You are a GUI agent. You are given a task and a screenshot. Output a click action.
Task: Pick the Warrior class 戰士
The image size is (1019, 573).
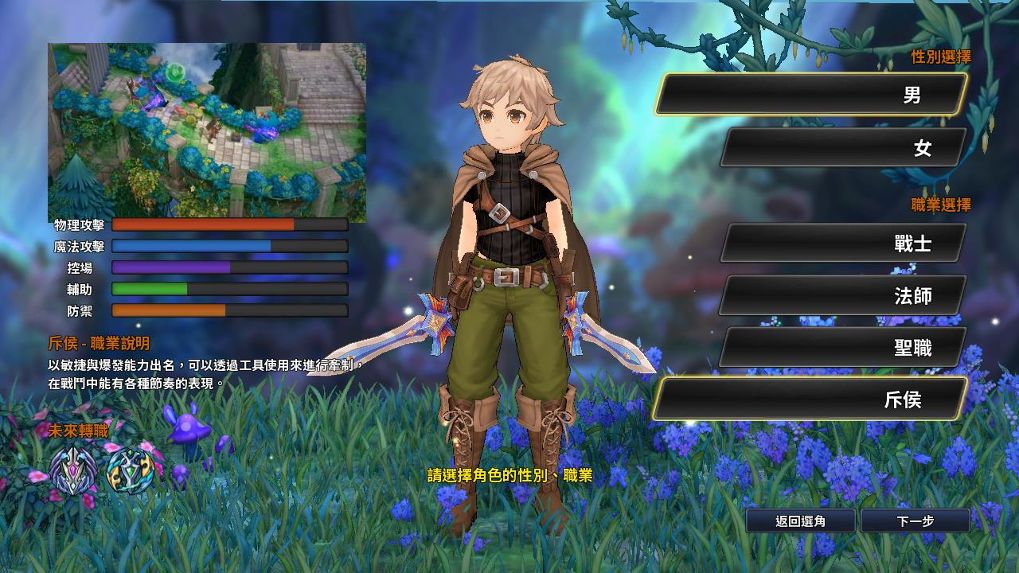pyautogui.click(x=843, y=243)
